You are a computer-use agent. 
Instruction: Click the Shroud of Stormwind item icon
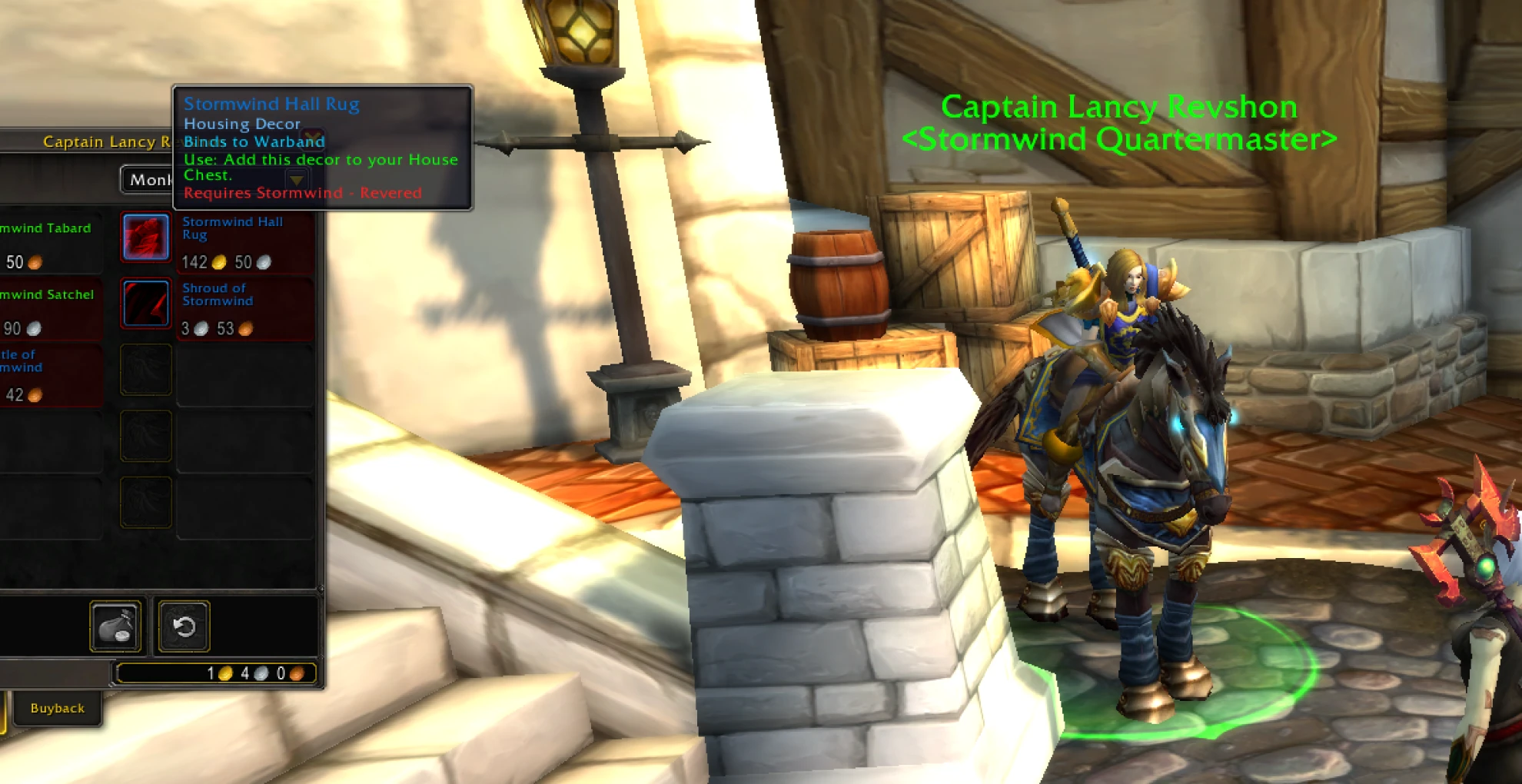[146, 303]
